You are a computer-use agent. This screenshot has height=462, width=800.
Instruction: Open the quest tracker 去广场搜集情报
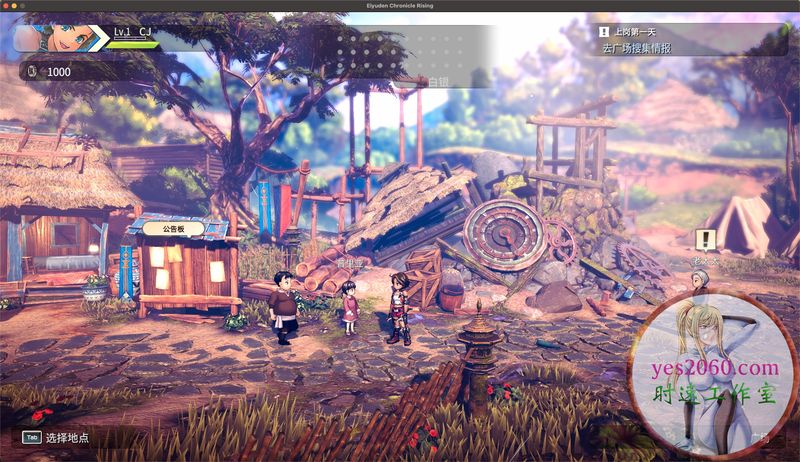[637, 47]
